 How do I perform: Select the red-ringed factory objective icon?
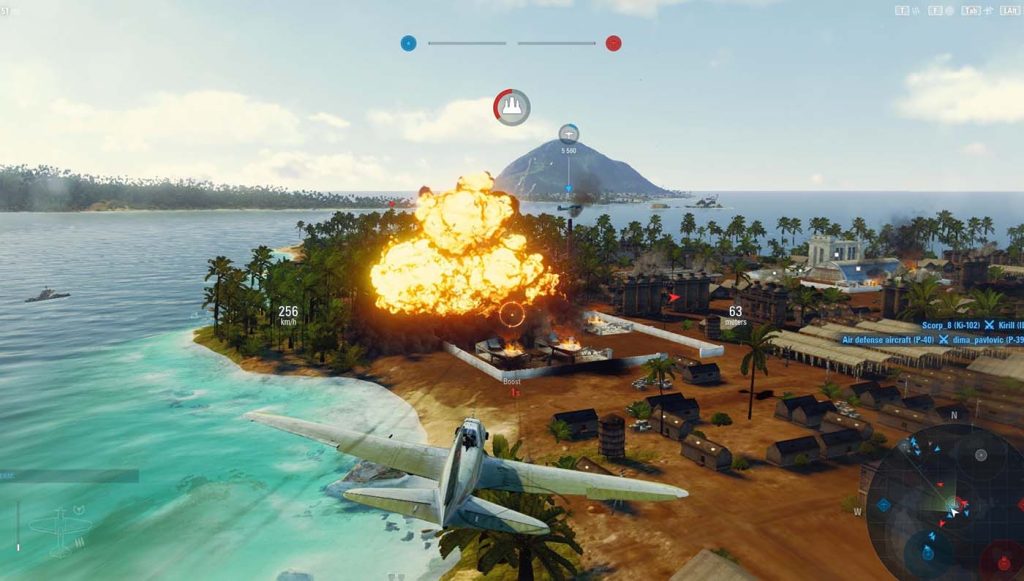point(512,107)
